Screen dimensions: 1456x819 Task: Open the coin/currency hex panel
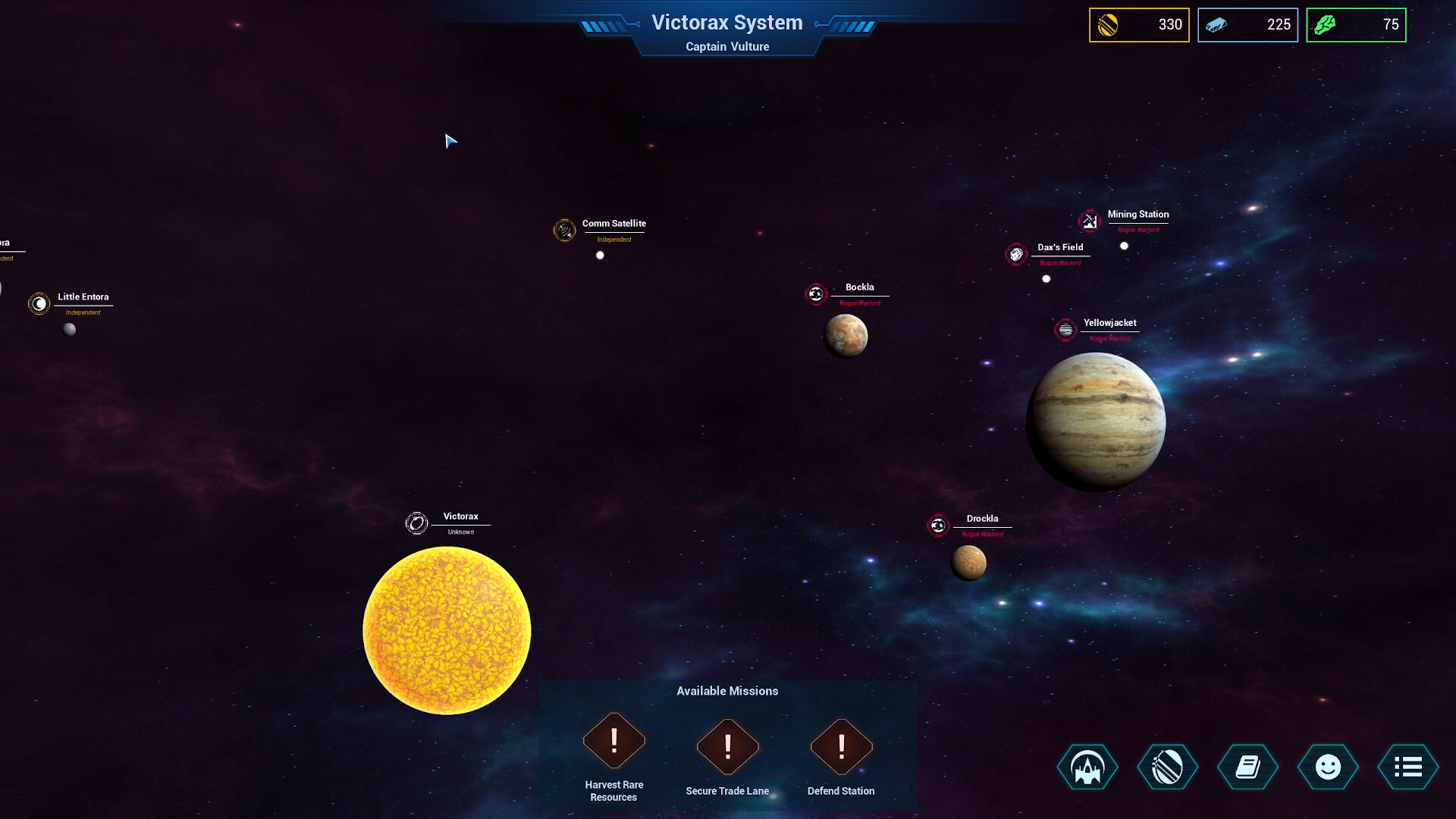coord(1167,767)
